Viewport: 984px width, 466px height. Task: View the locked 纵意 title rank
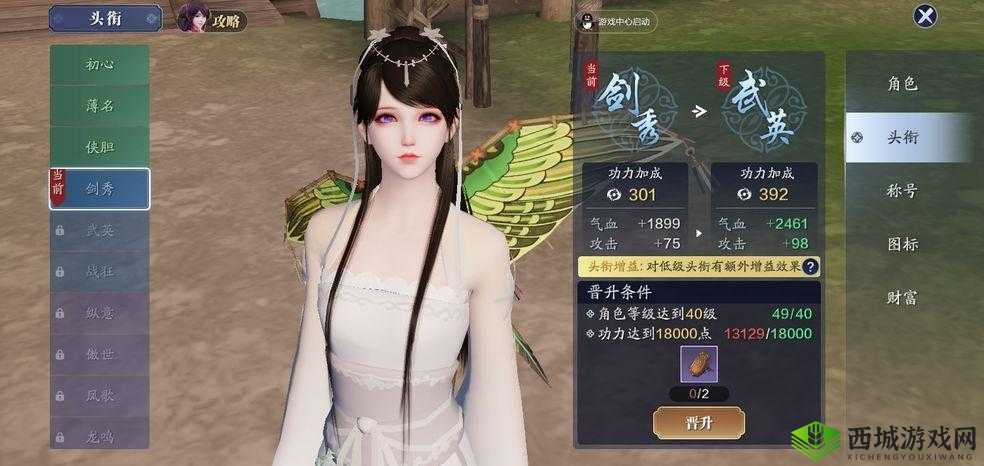click(x=100, y=313)
